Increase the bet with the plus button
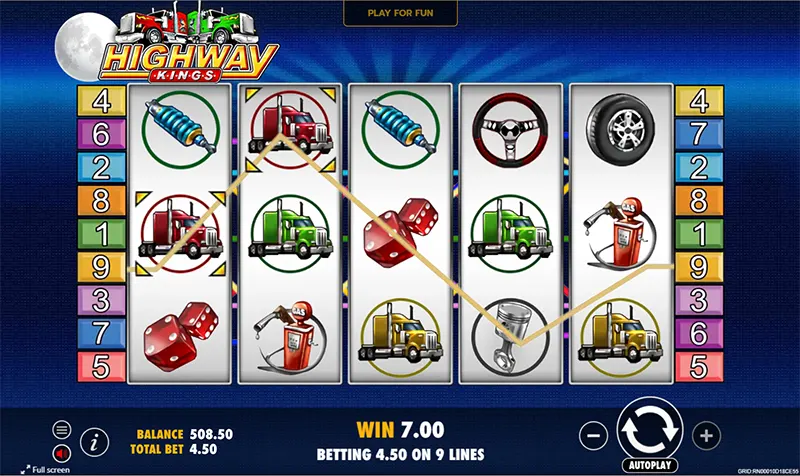800x476 pixels. coord(706,435)
